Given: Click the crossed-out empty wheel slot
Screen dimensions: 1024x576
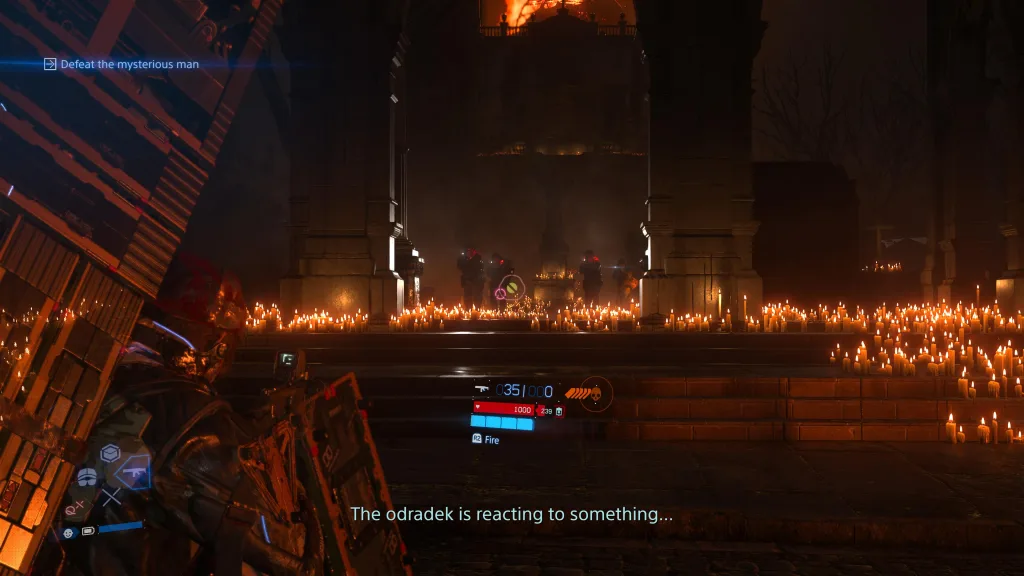Looking at the screenshot, I should tap(110, 496).
